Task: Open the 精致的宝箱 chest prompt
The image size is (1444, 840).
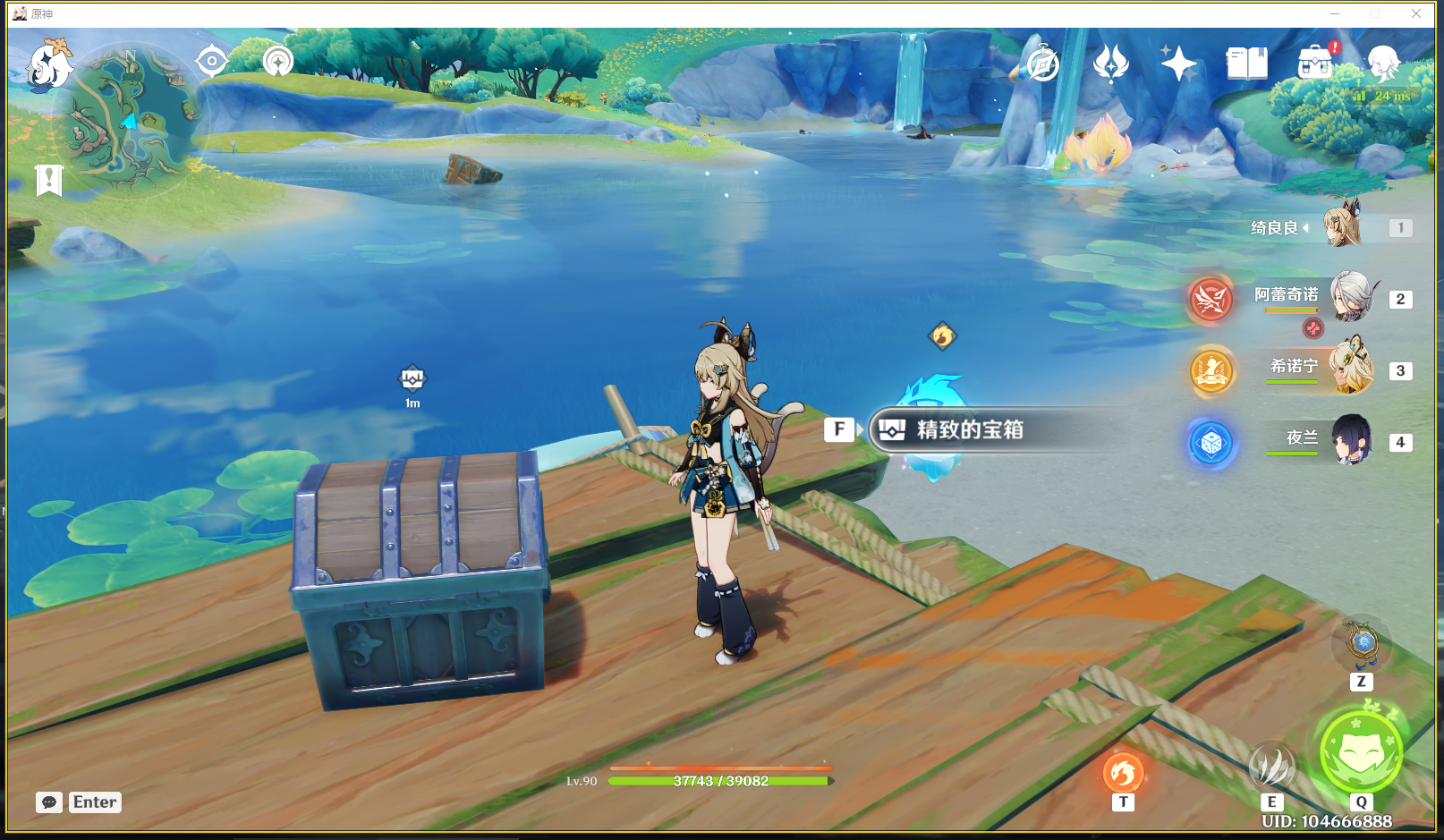Action: click(970, 430)
